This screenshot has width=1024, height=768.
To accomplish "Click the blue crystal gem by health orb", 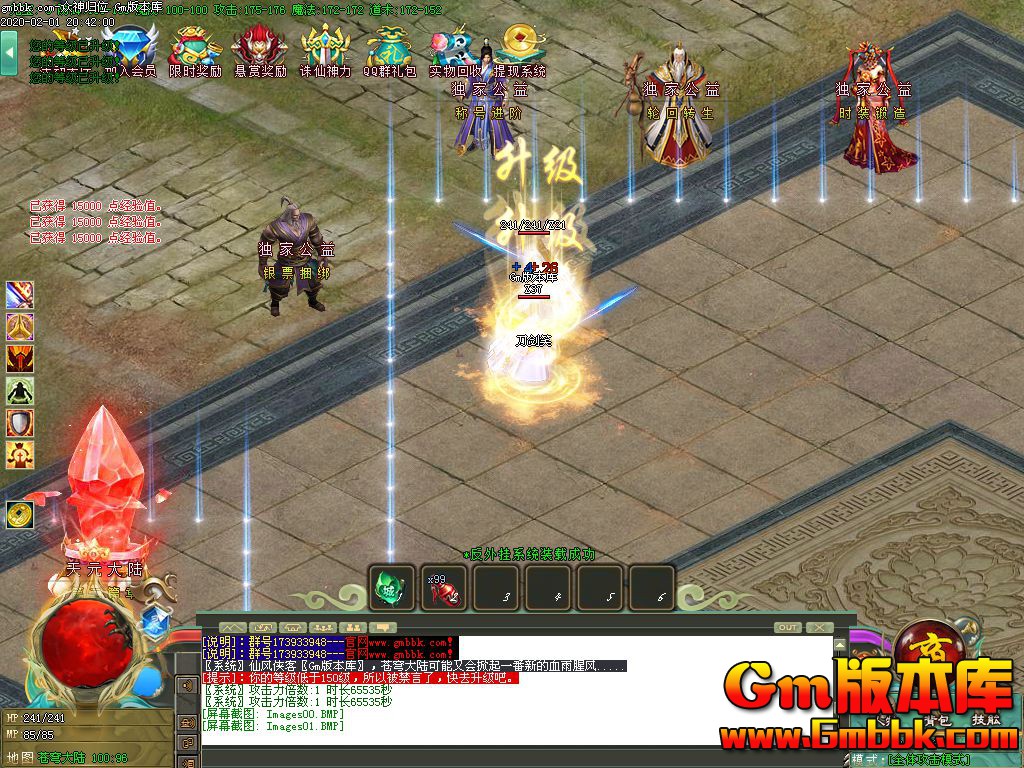I will coord(154,622).
